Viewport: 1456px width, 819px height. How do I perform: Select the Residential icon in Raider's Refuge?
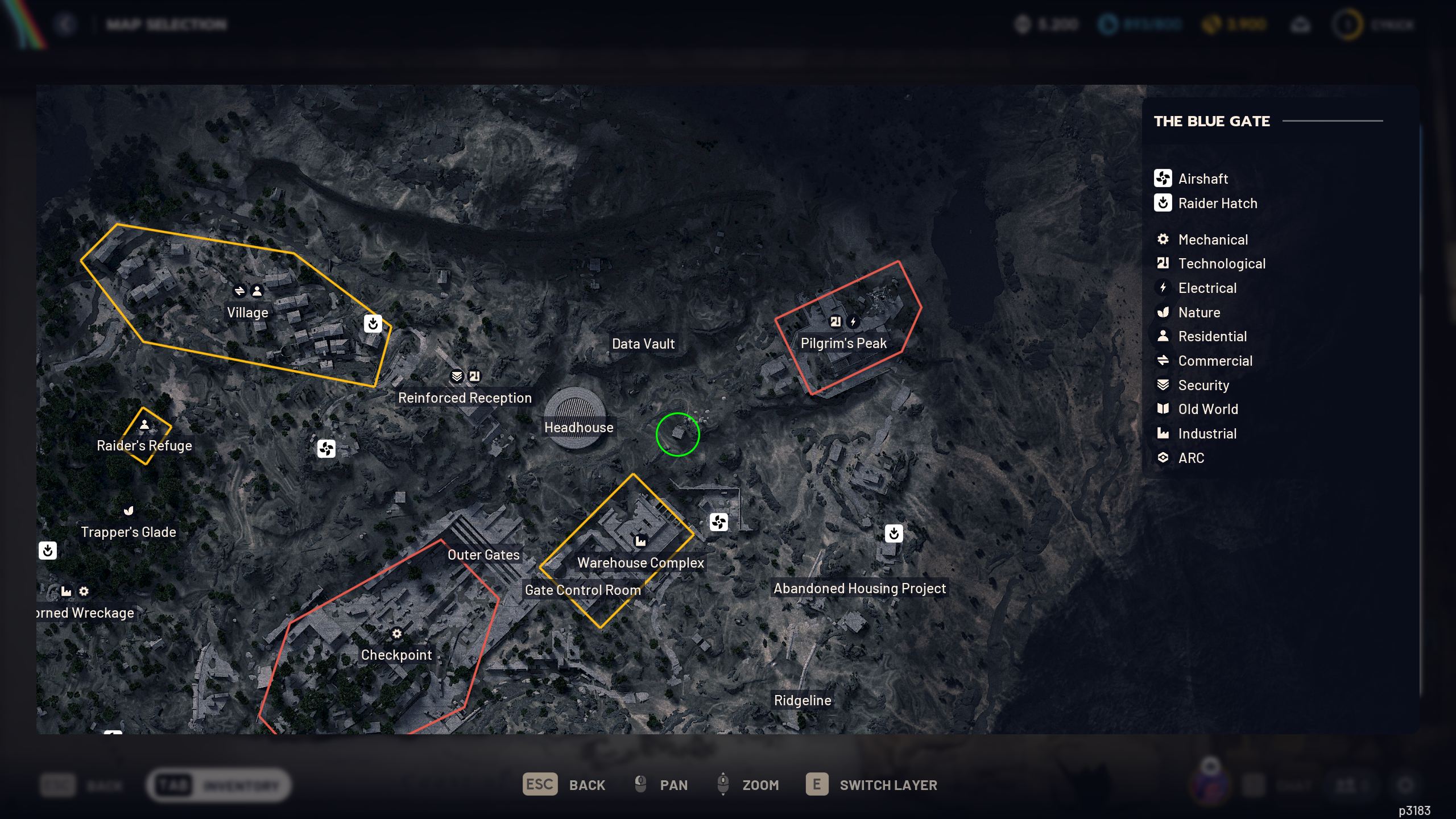pos(144,424)
